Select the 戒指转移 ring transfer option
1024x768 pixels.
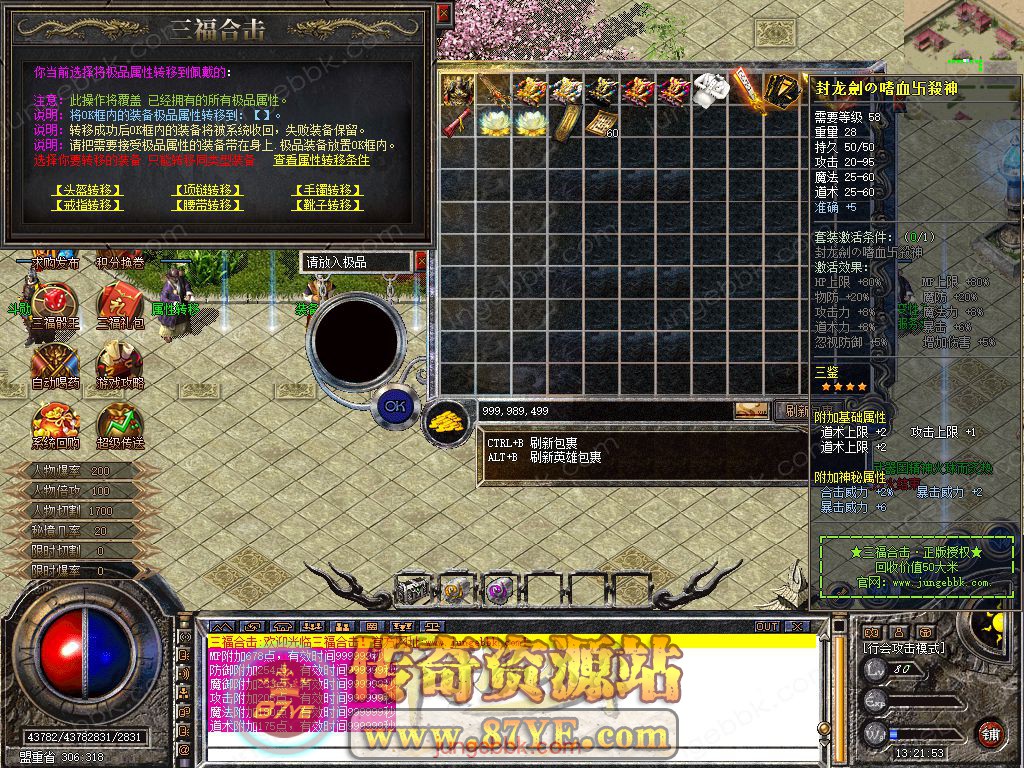[87, 205]
